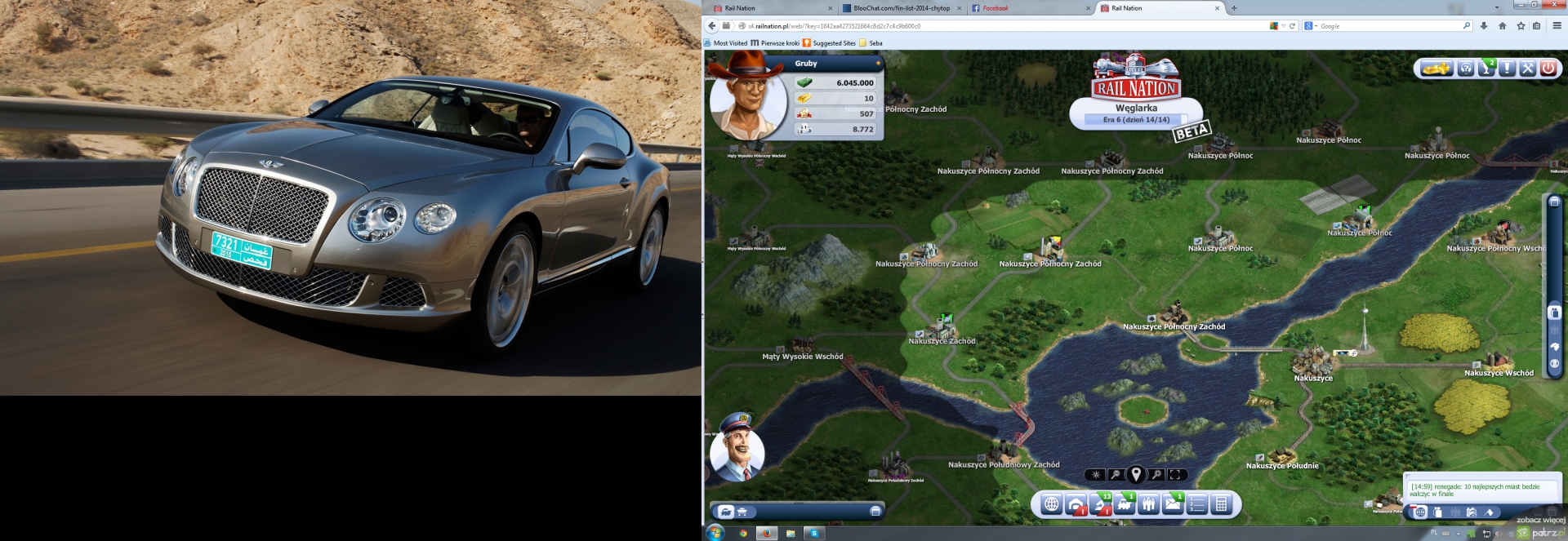Open the lamp icon with green 2 badge
This screenshot has height=541, width=1568.
click(x=1486, y=69)
